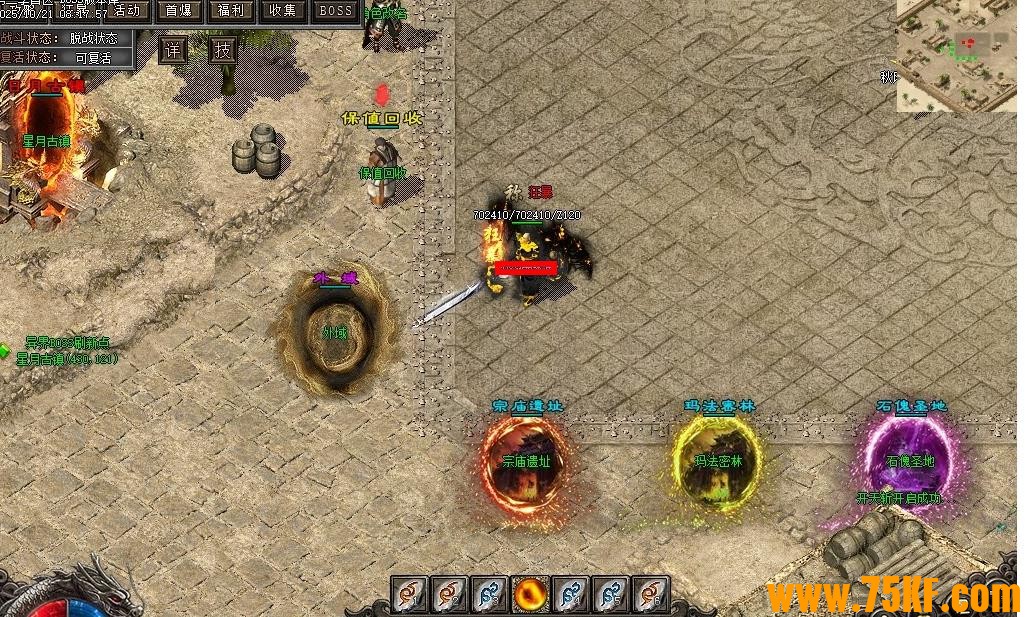
Task: Open the 福利 welfare menu
Action: (231, 11)
